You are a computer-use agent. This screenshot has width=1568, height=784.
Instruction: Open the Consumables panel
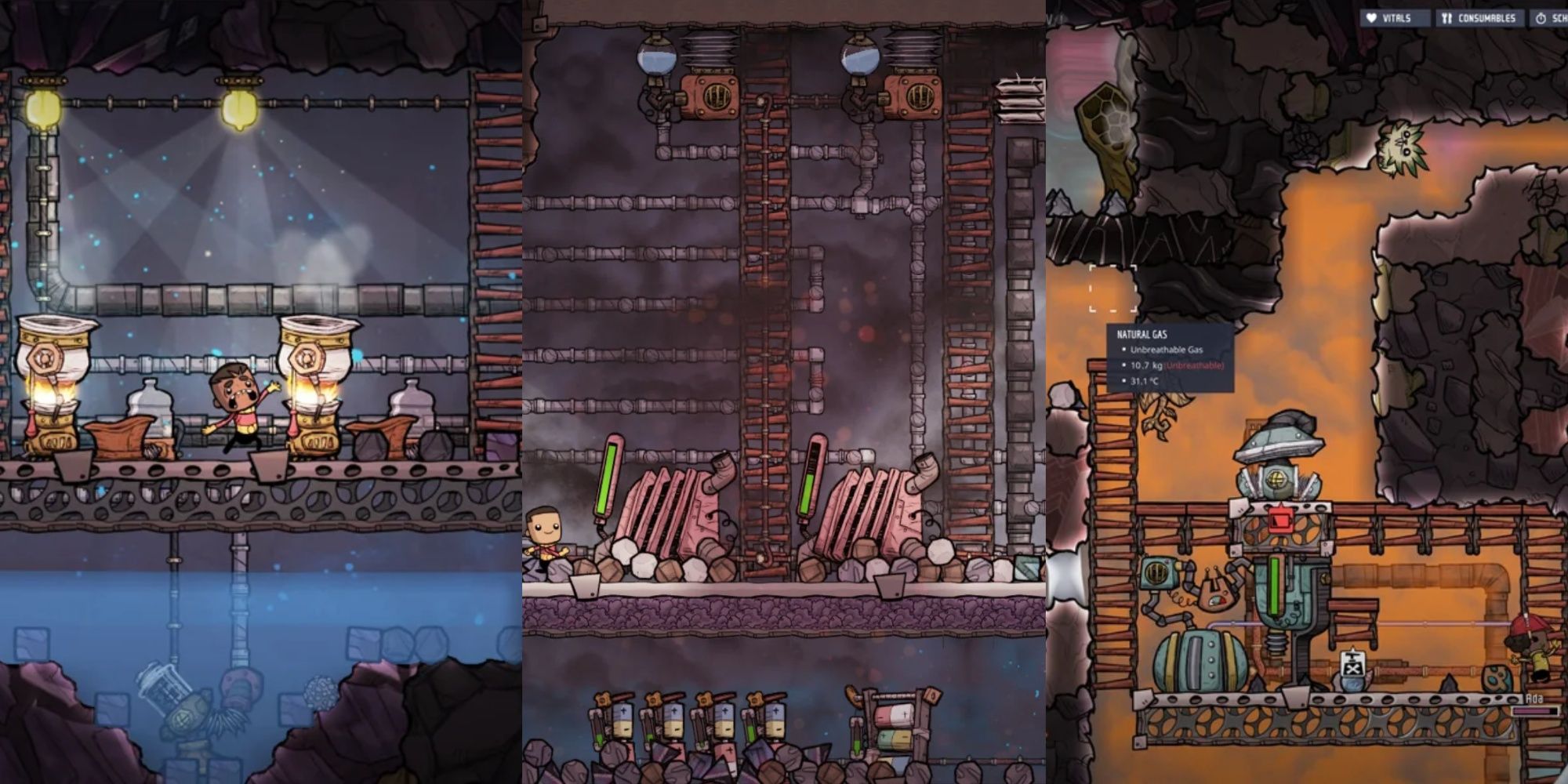click(1479, 18)
